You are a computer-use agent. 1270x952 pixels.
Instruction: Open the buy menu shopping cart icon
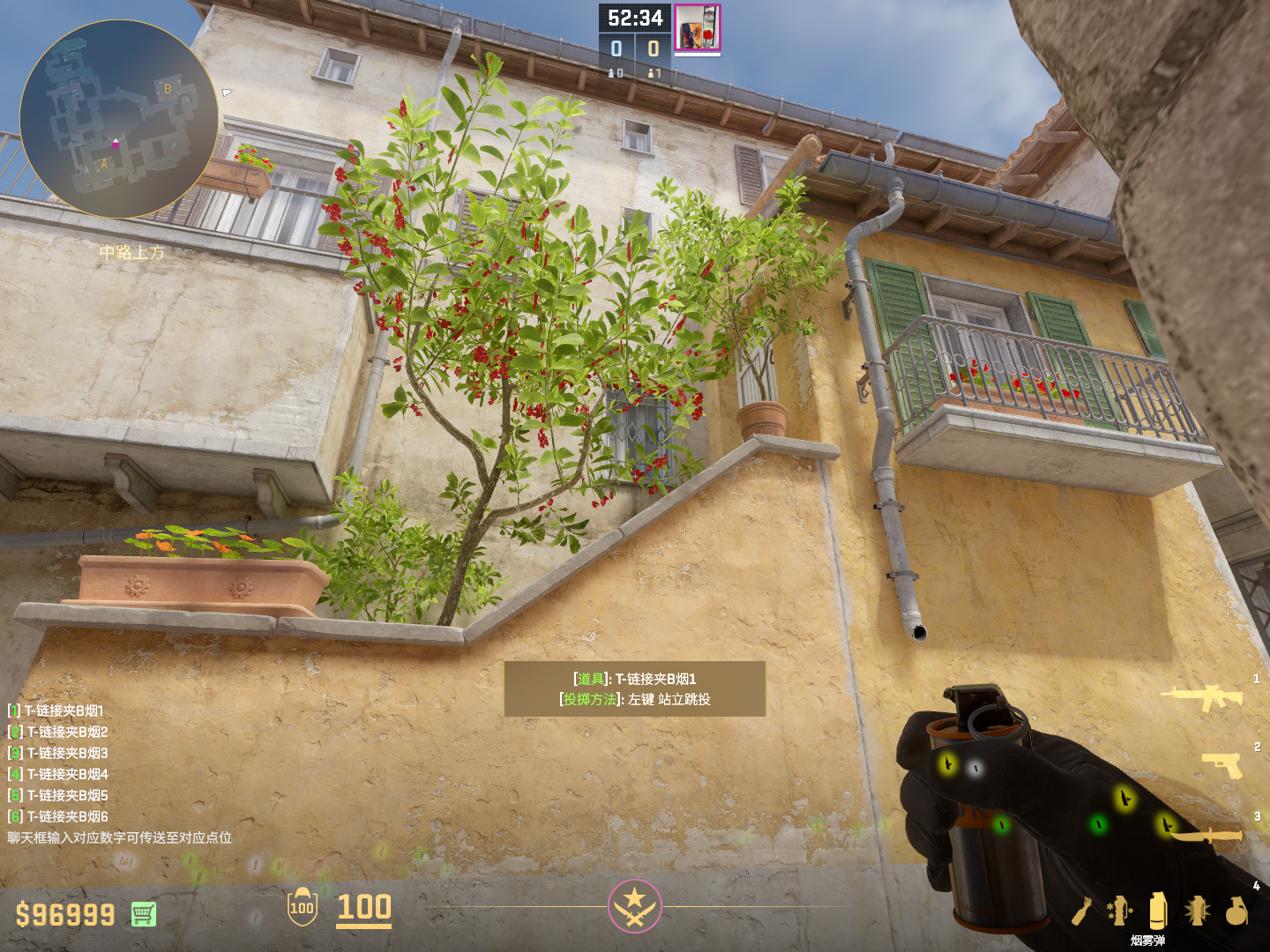(144, 914)
